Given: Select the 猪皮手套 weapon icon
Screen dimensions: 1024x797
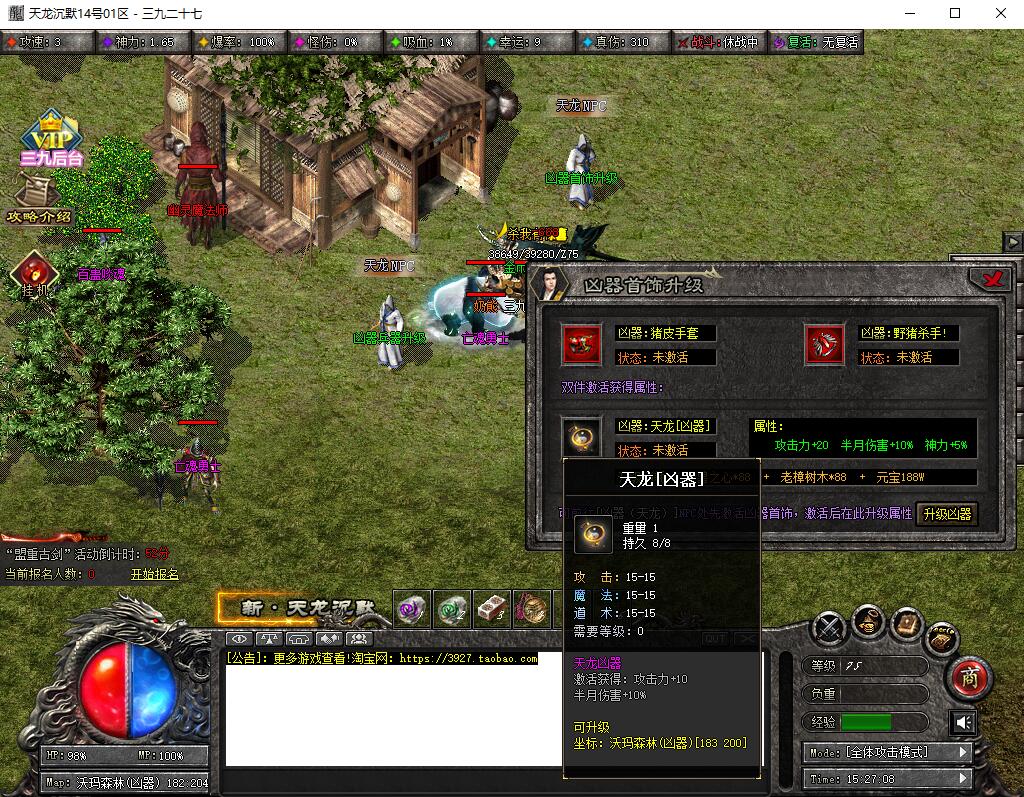Looking at the screenshot, I should click(x=581, y=344).
